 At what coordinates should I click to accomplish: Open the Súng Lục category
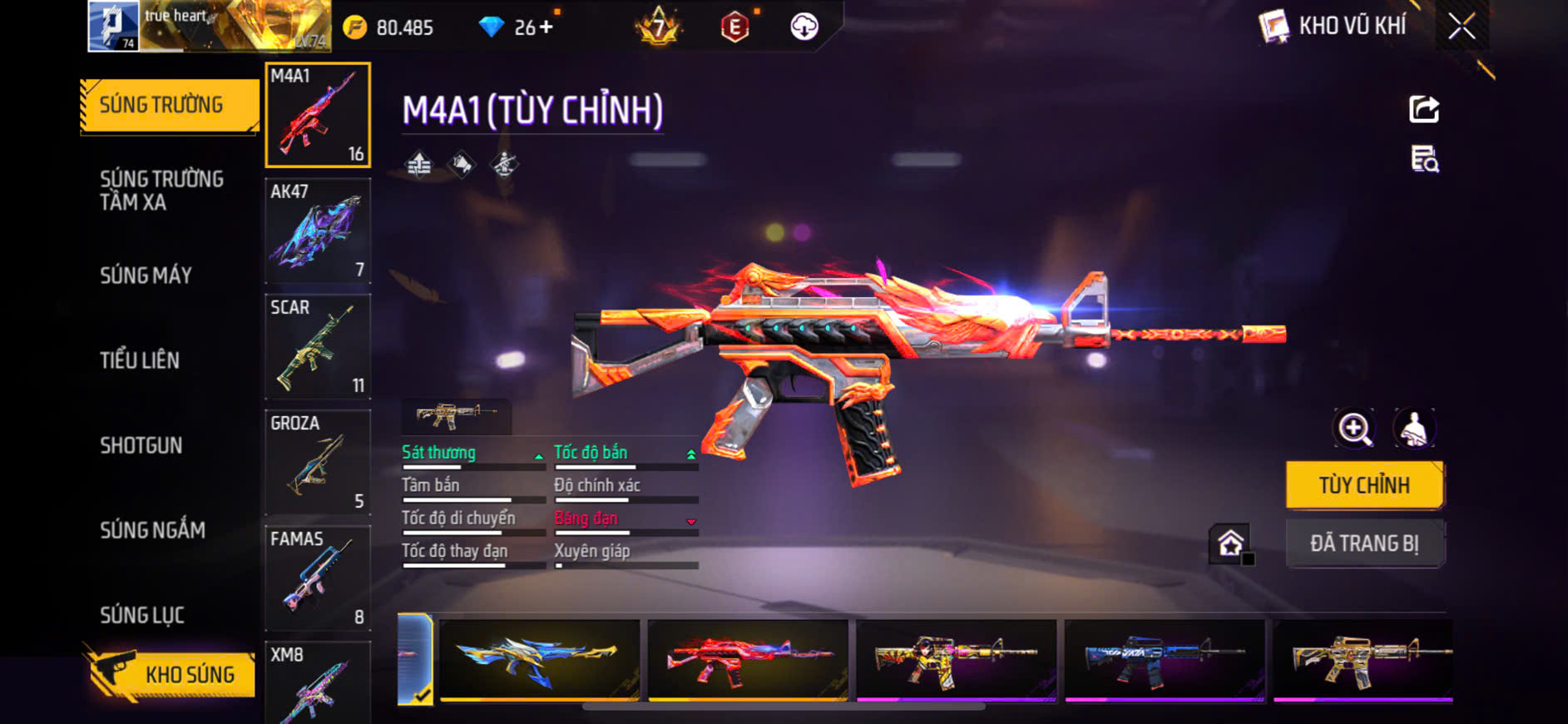pos(142,615)
